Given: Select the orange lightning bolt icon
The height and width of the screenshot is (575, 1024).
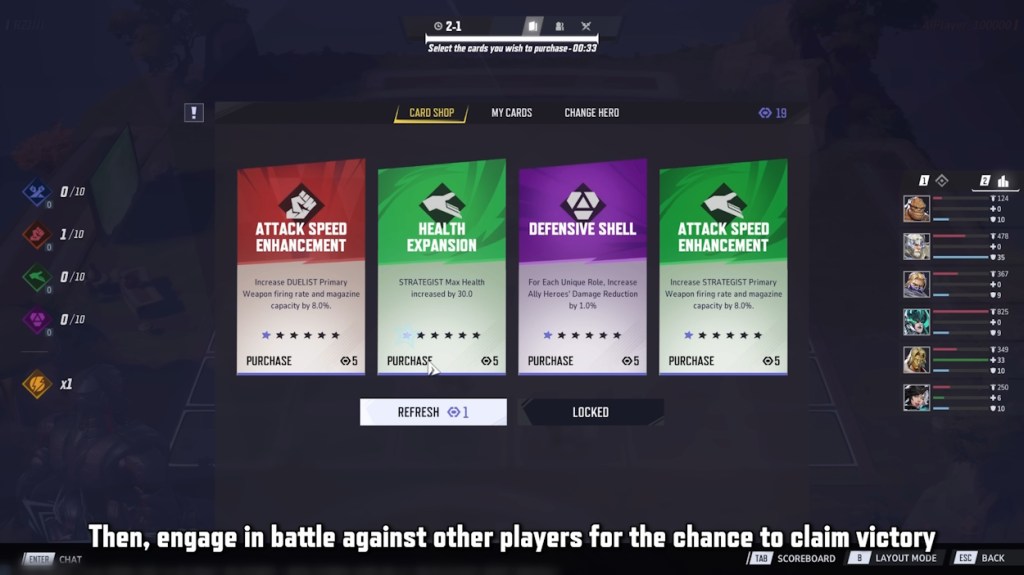Looking at the screenshot, I should point(37,384).
